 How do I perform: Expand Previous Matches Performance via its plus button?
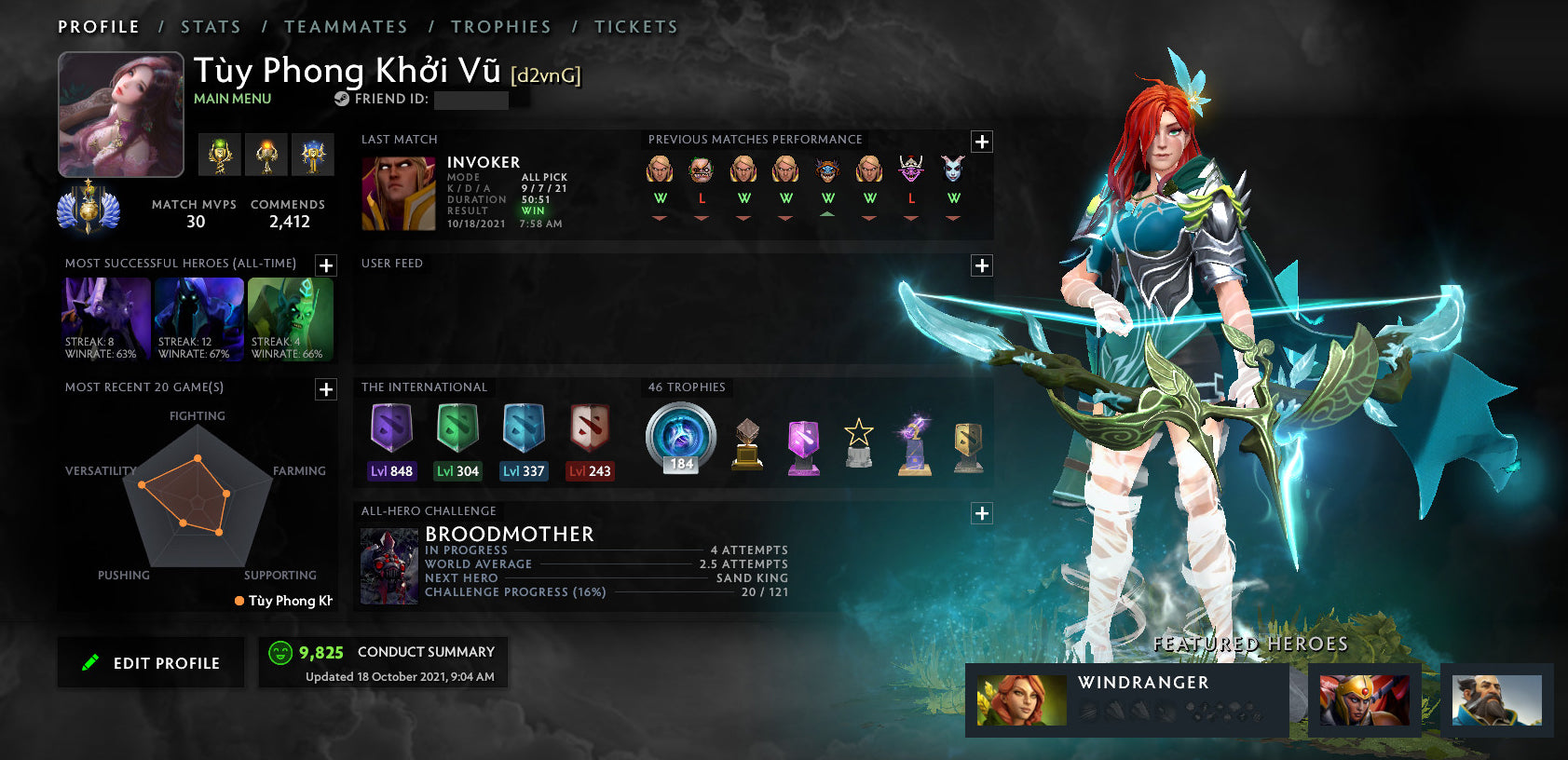pyautogui.click(x=980, y=141)
